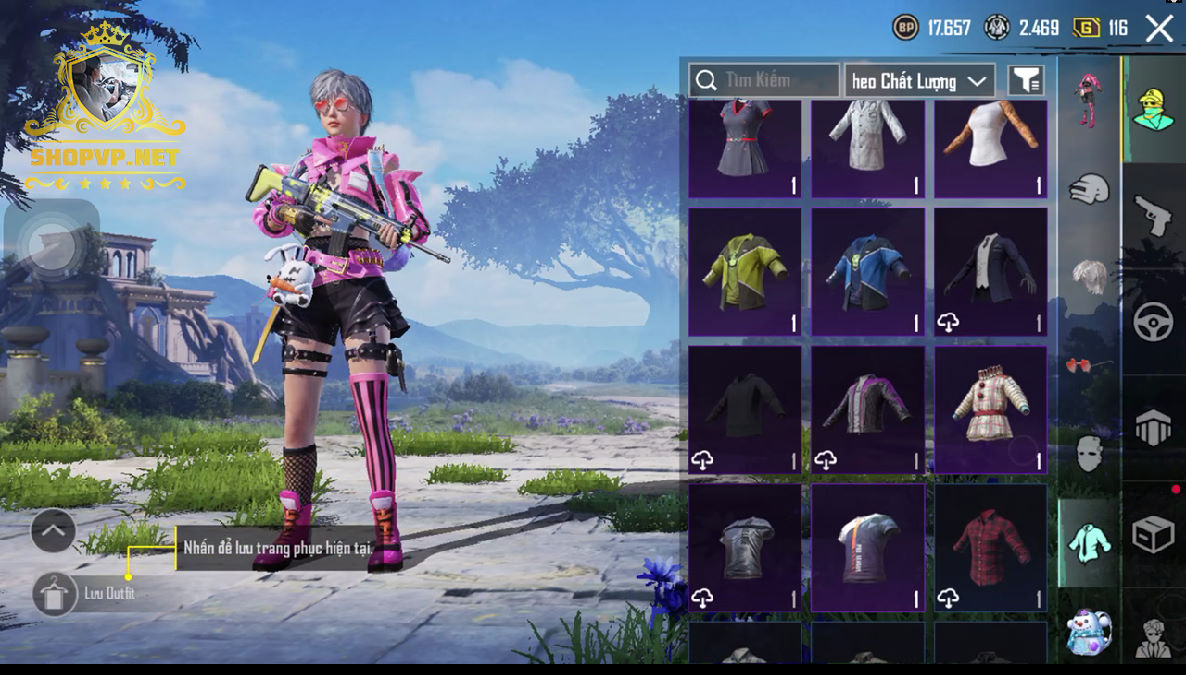Add currency using the gold G icon
Screen dimensions: 1186x675
[x=1087, y=28]
